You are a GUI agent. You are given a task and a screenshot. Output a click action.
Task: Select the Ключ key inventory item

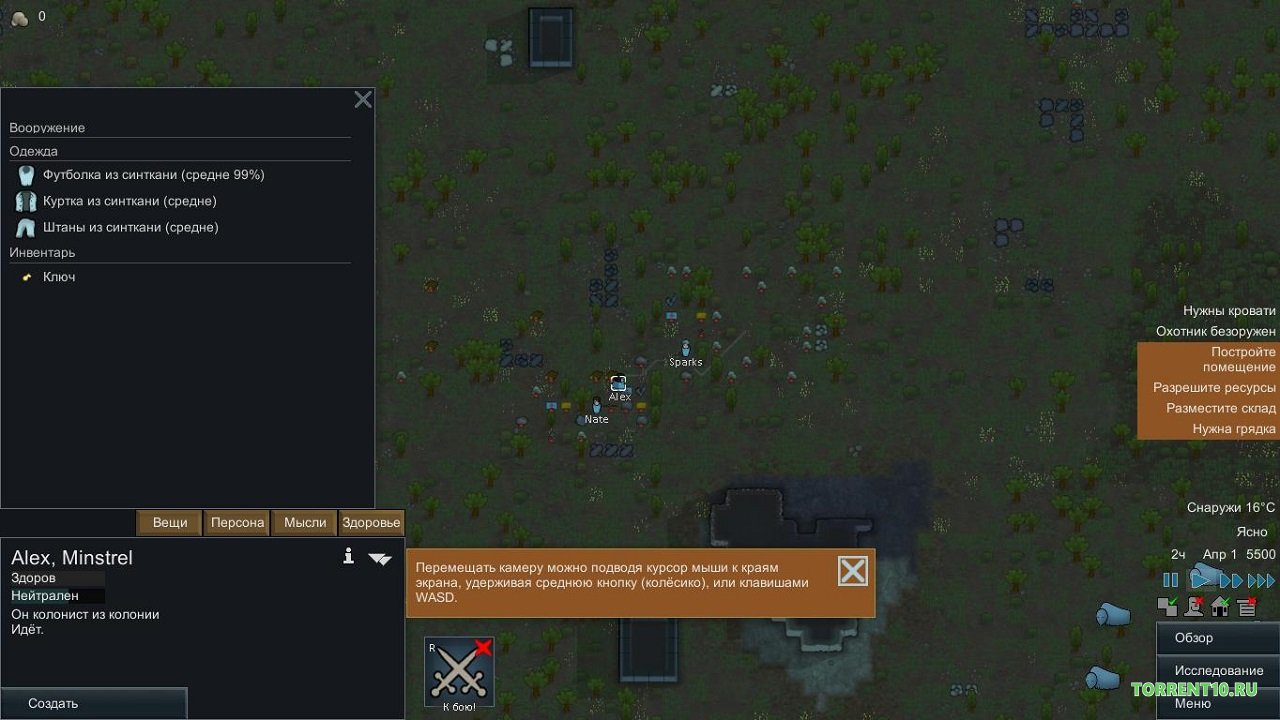(58, 277)
